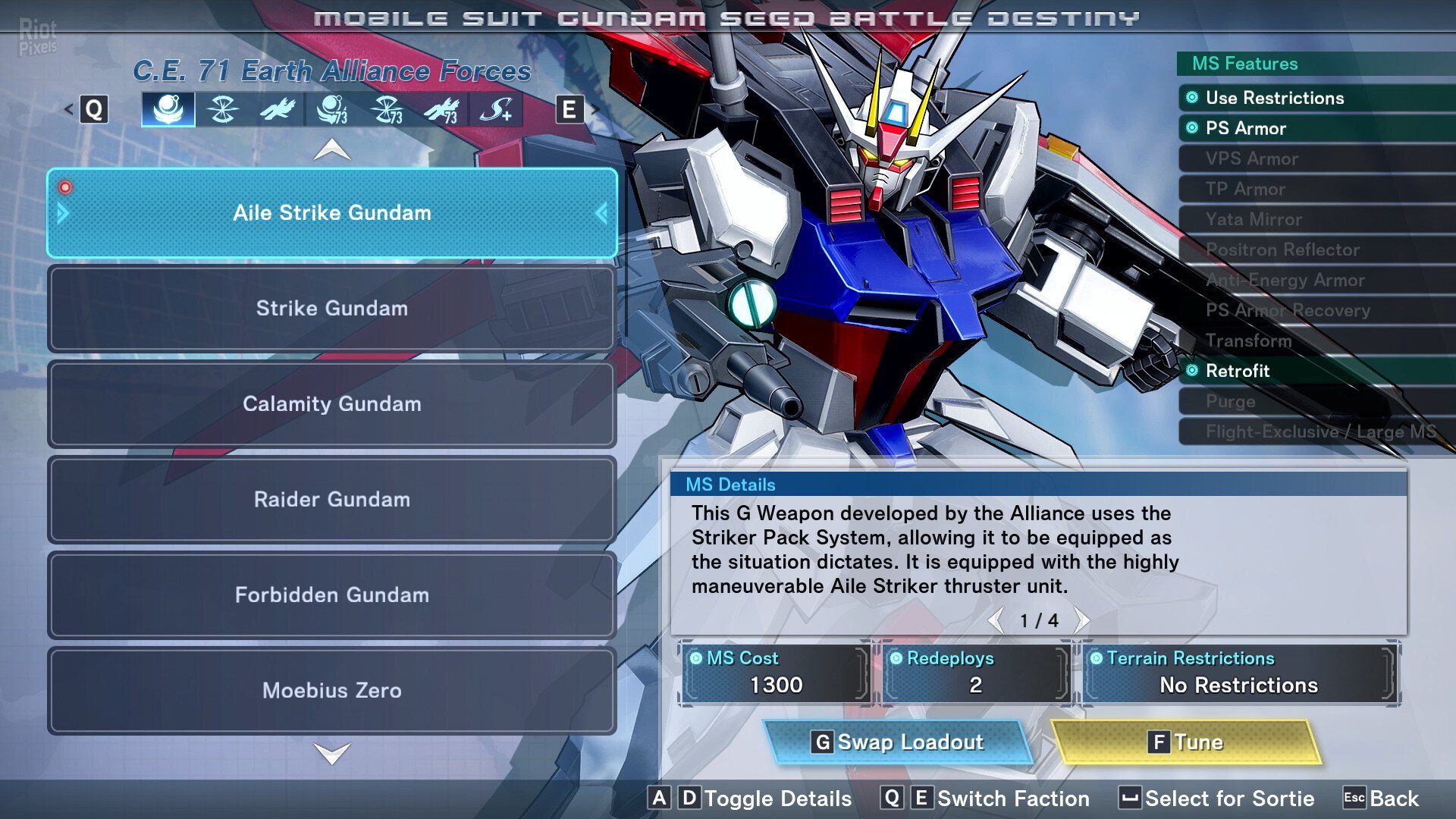This screenshot has height=819, width=1456.
Task: Switch to the highlighted first faction tab
Action: click(168, 110)
